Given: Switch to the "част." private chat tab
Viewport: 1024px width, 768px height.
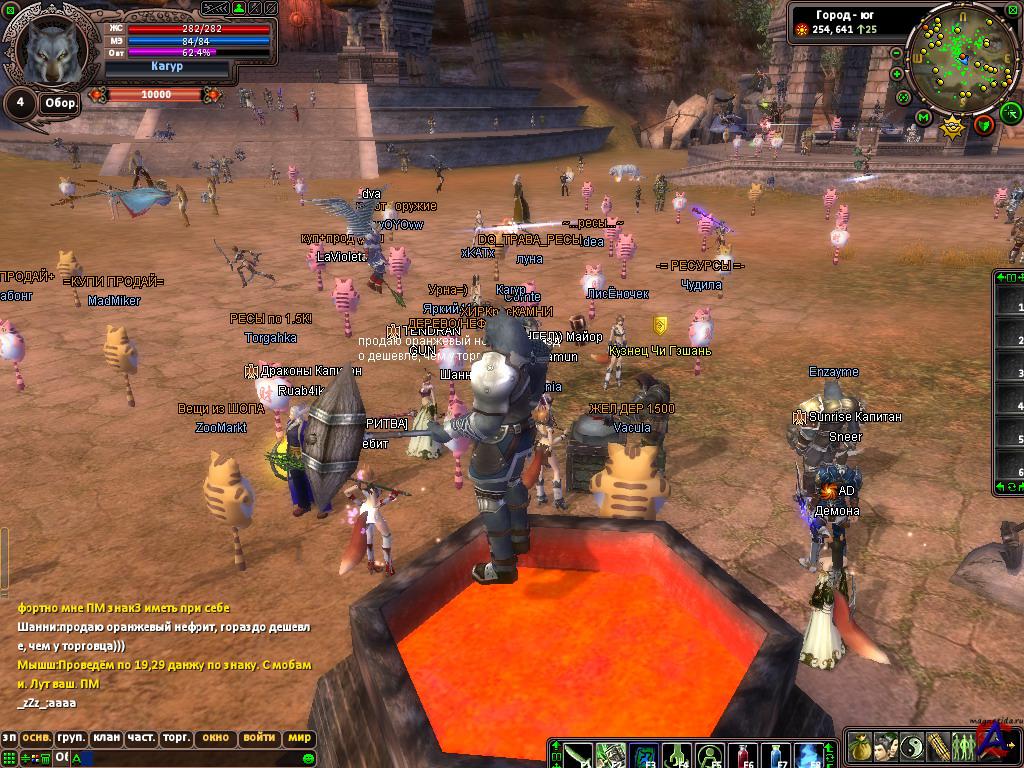Looking at the screenshot, I should pyautogui.click(x=140, y=738).
